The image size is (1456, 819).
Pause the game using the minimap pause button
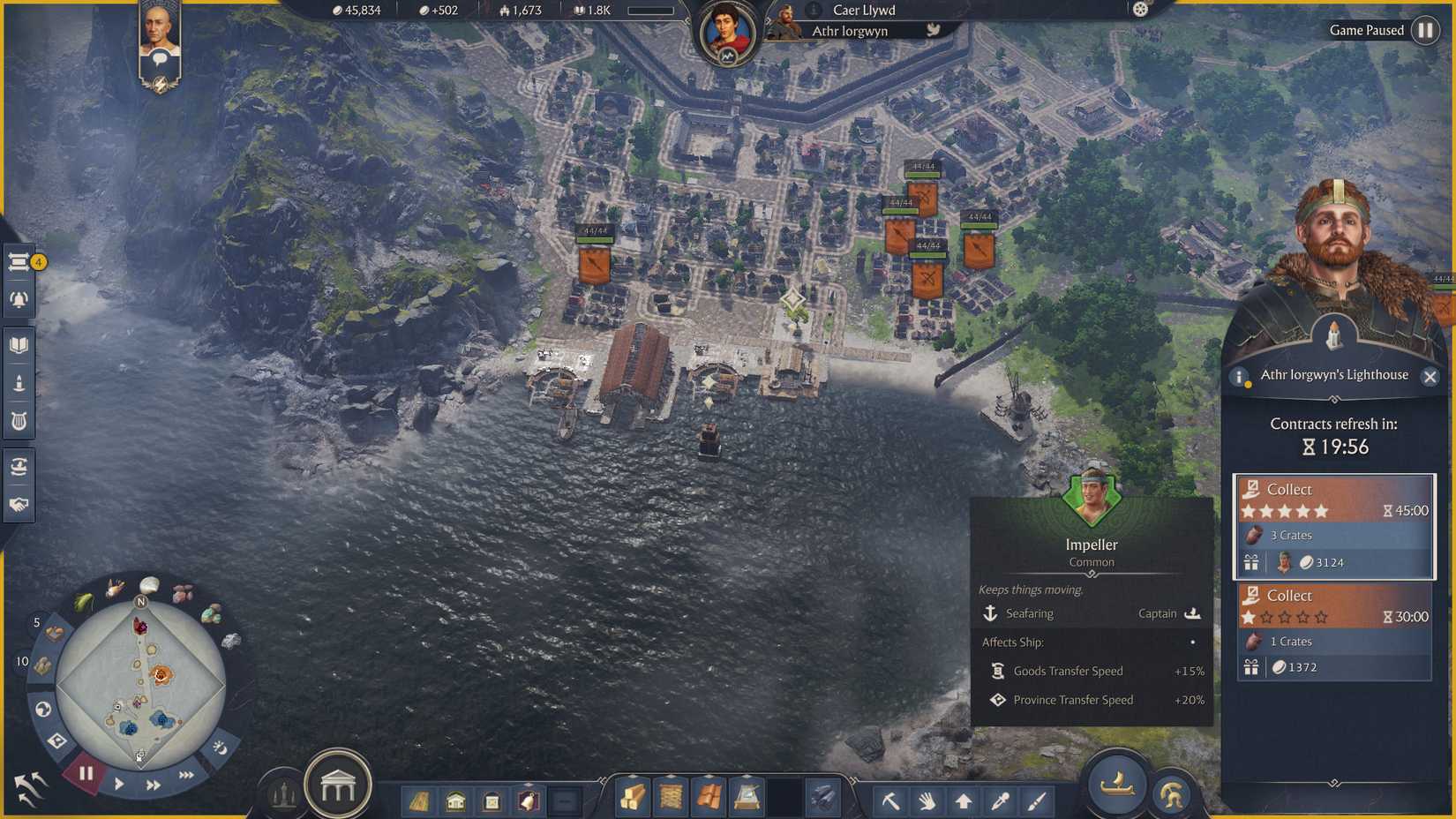[85, 774]
